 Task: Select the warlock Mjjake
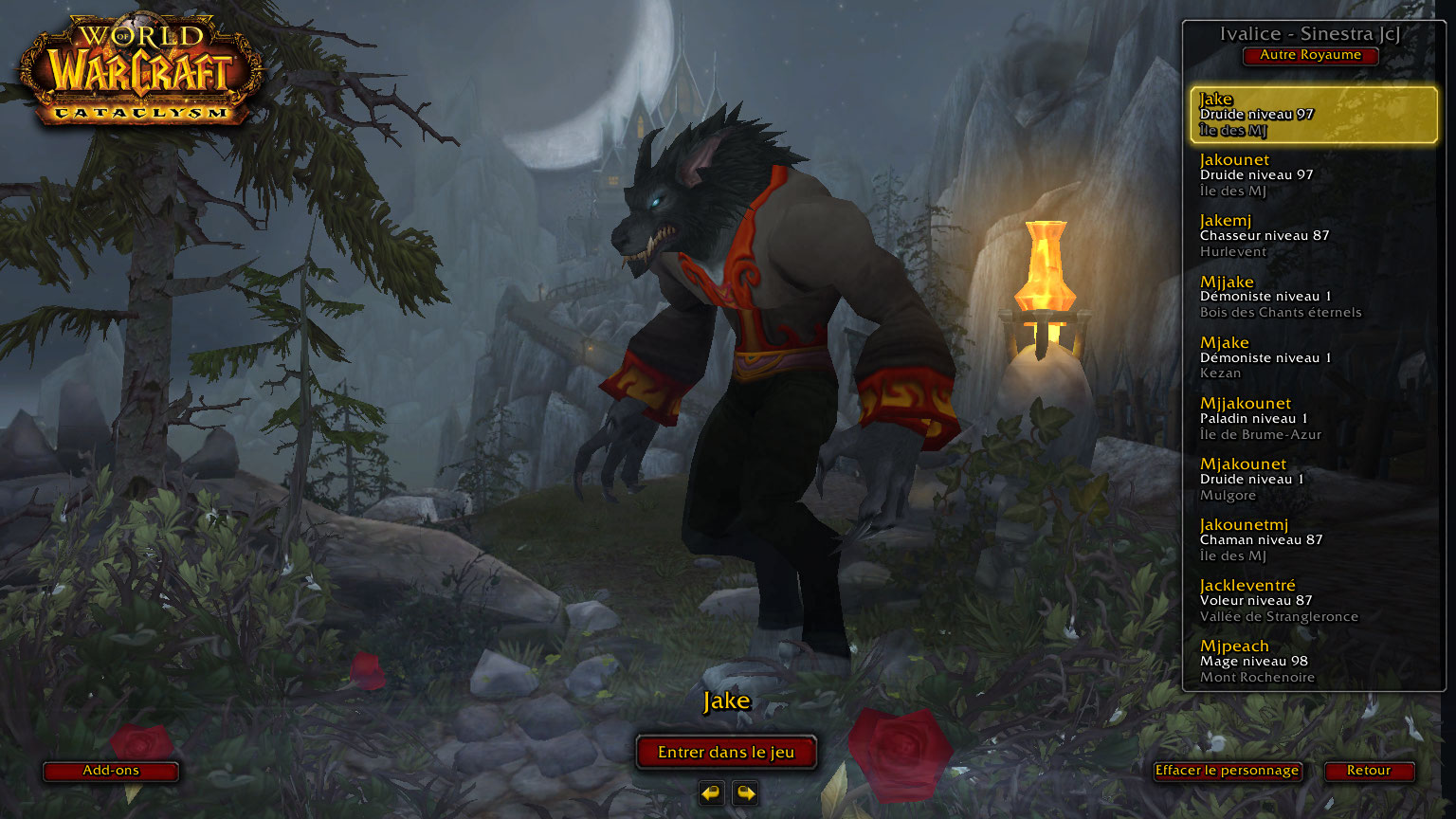pyautogui.click(x=1313, y=297)
